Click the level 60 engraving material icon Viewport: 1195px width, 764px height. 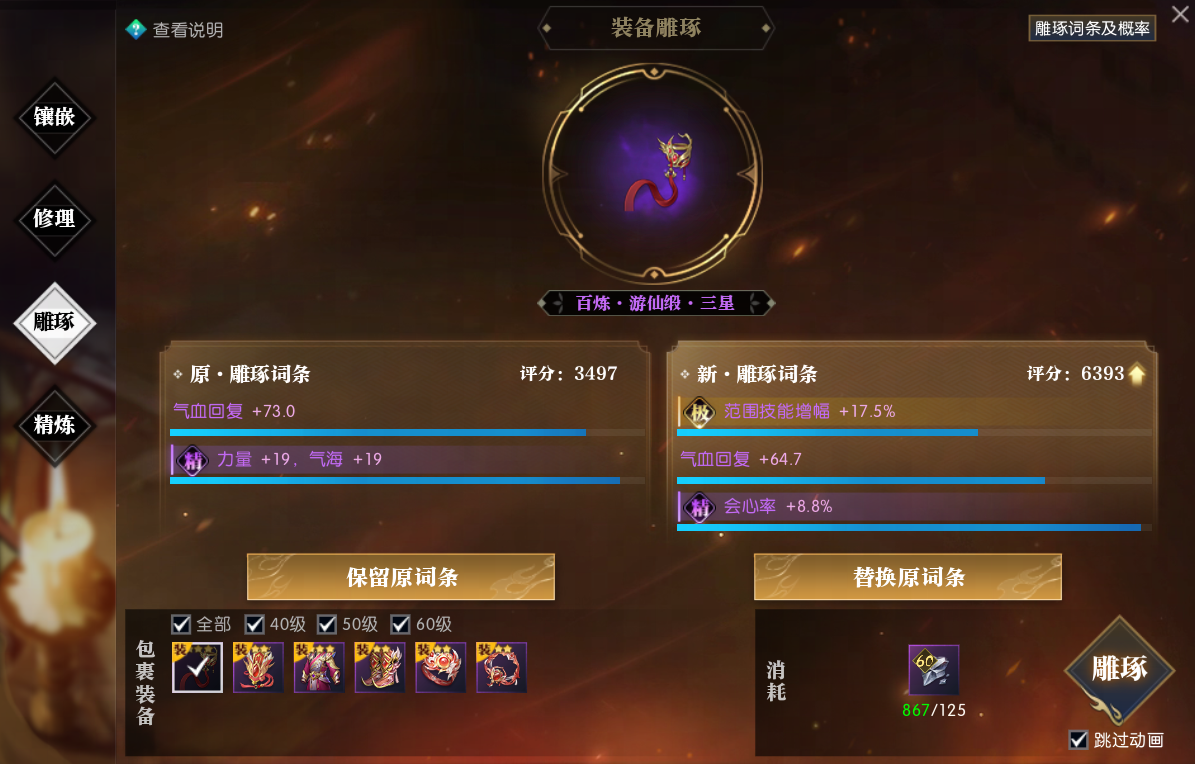(934, 670)
